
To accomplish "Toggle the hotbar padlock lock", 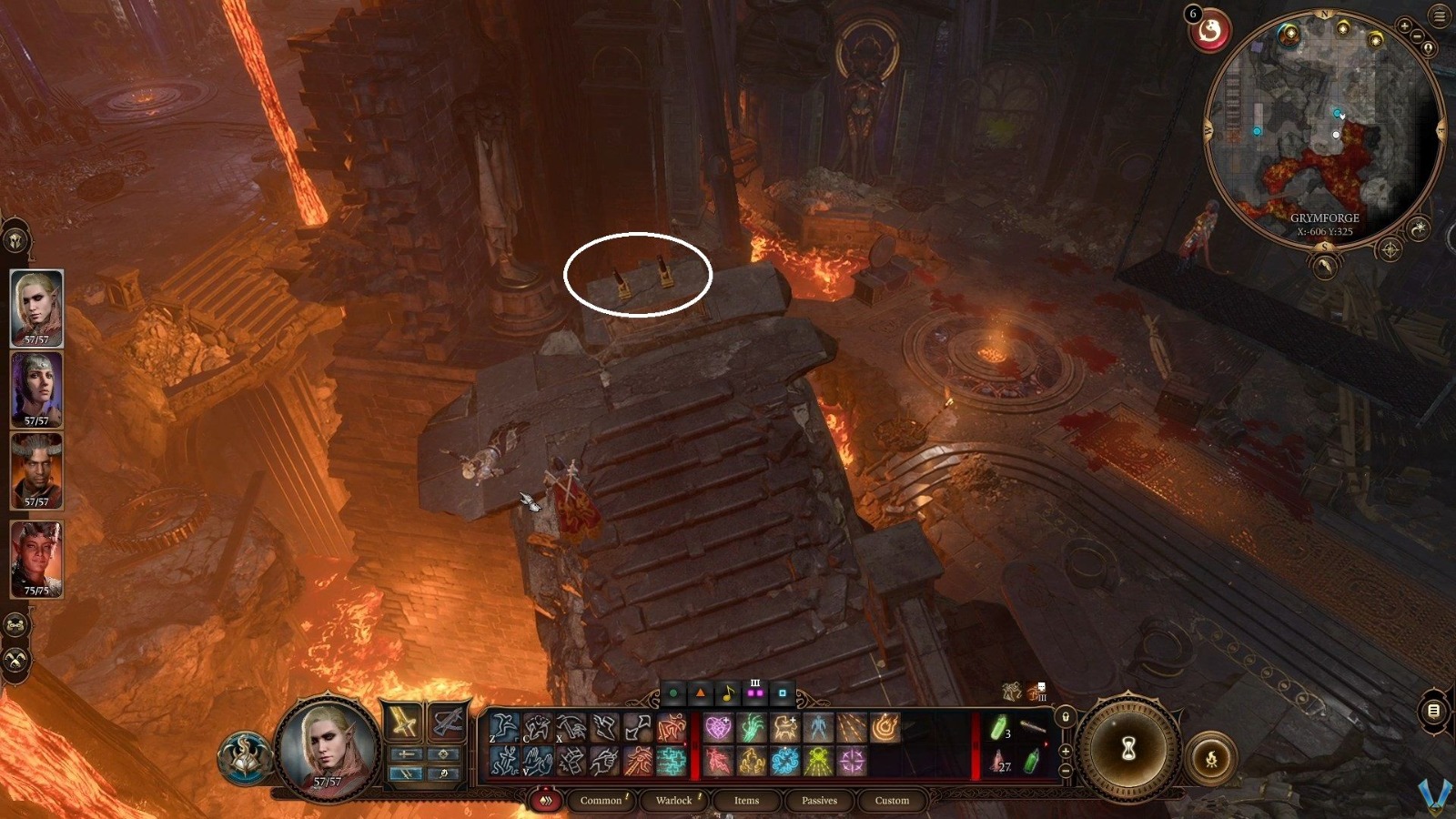I will [1066, 718].
